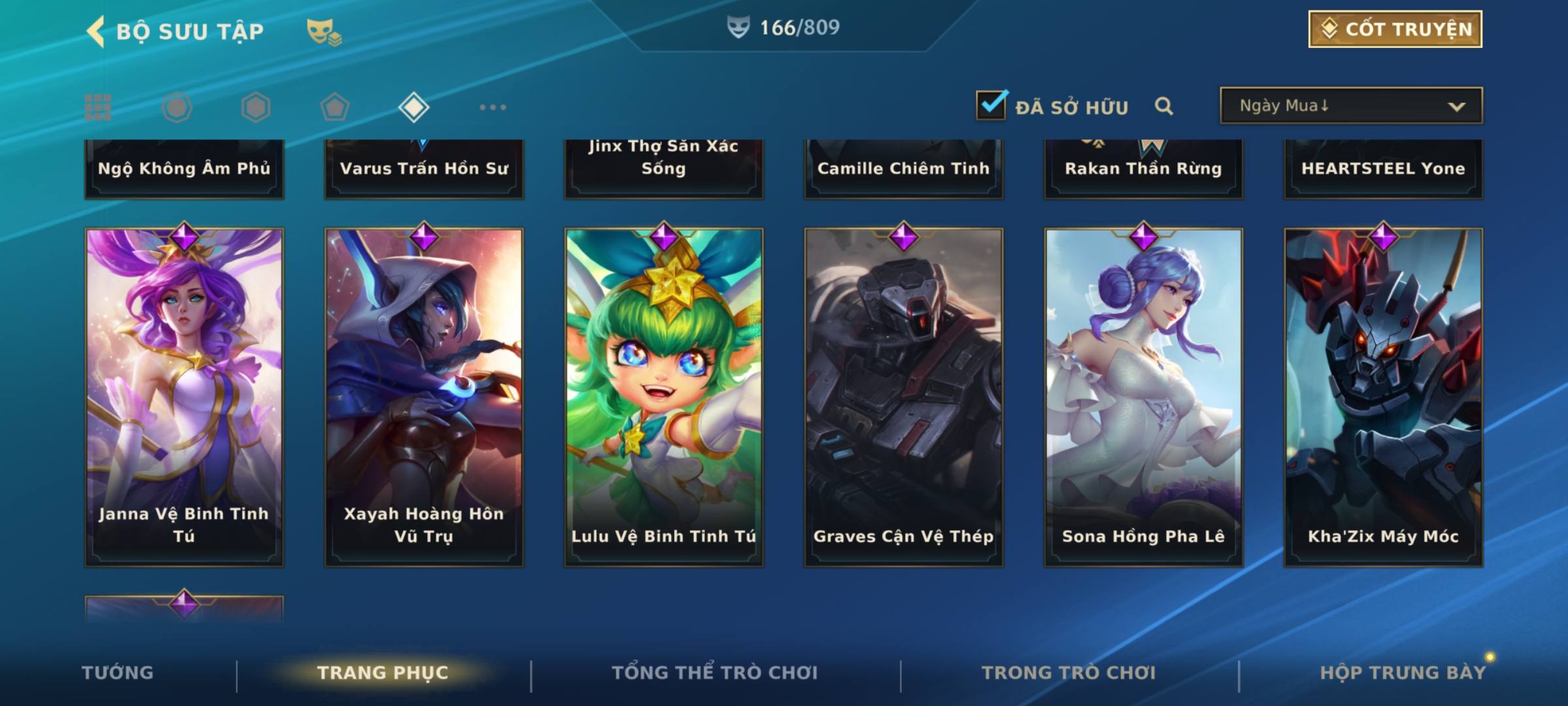Click the magnifying glass search icon
The image size is (1568, 706).
(1164, 106)
